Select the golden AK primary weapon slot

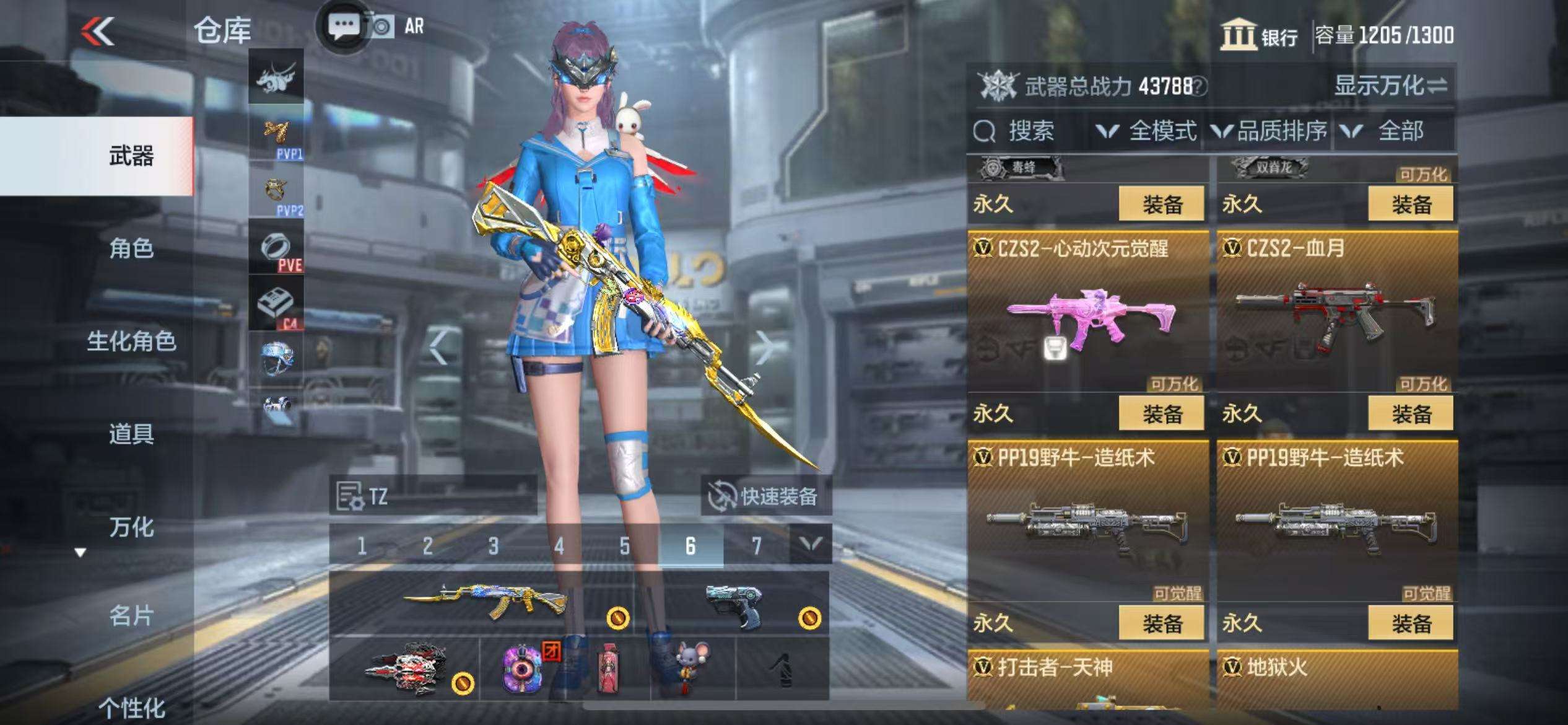(x=483, y=602)
